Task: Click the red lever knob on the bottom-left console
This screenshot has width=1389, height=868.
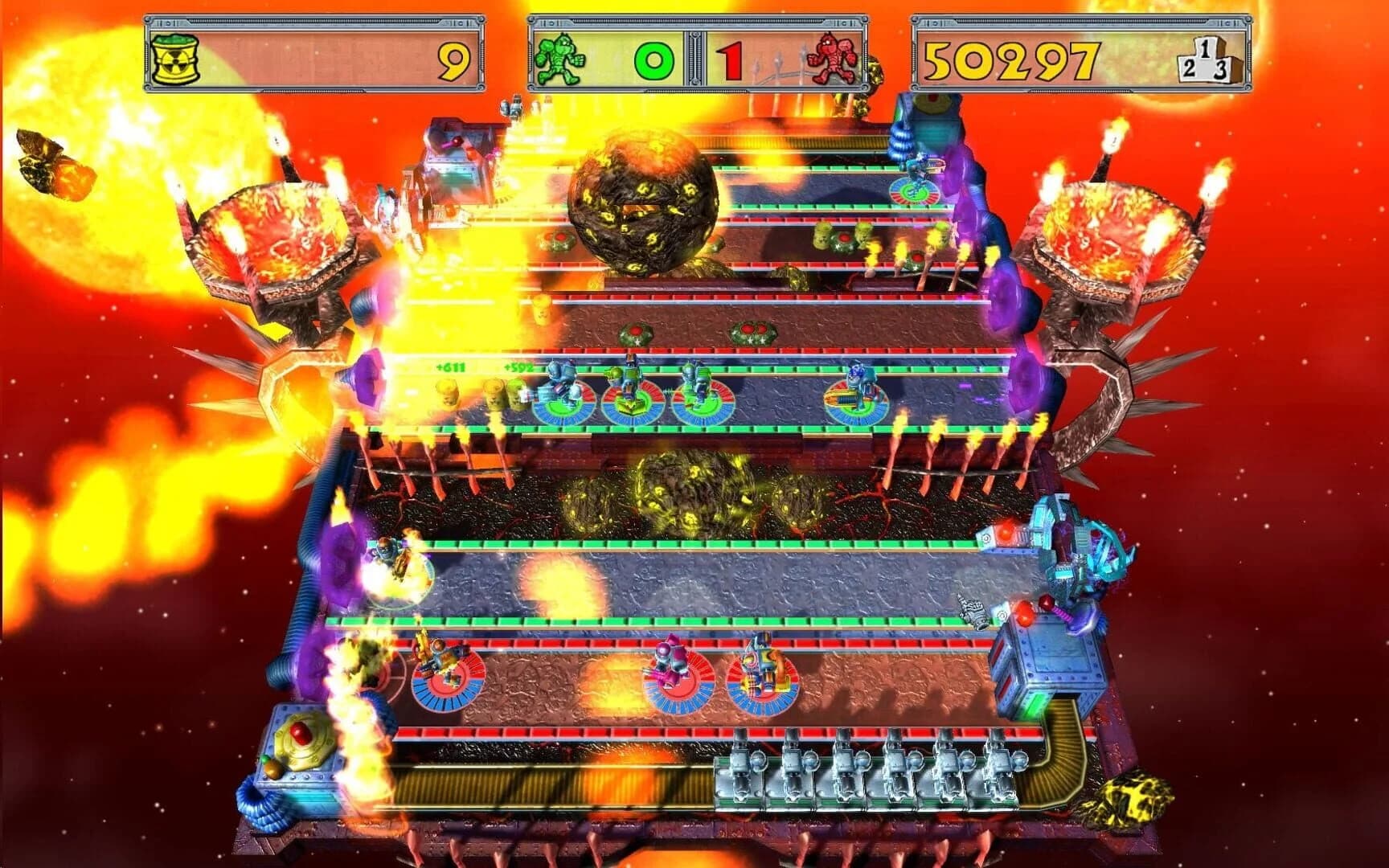Action: [x=301, y=735]
